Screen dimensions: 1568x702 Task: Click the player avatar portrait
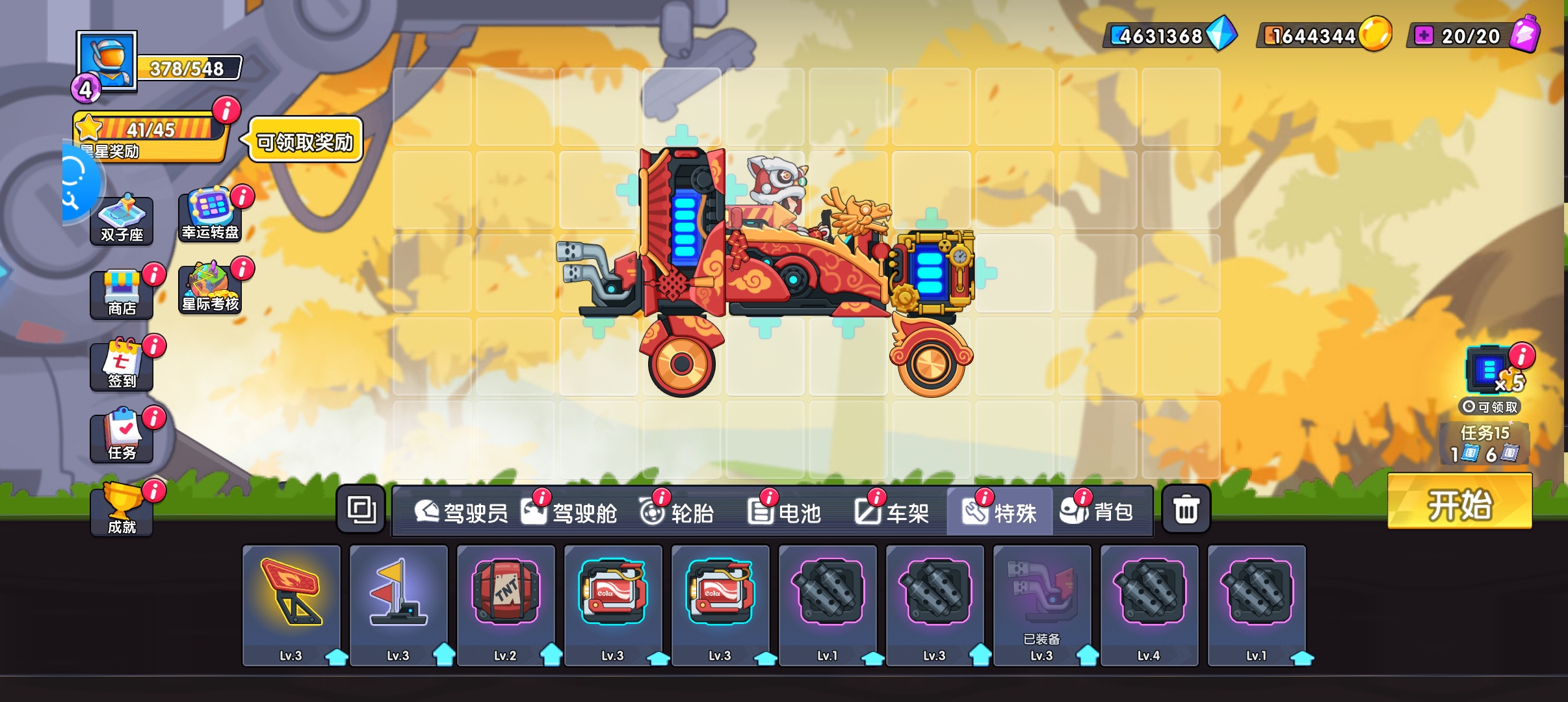107,60
